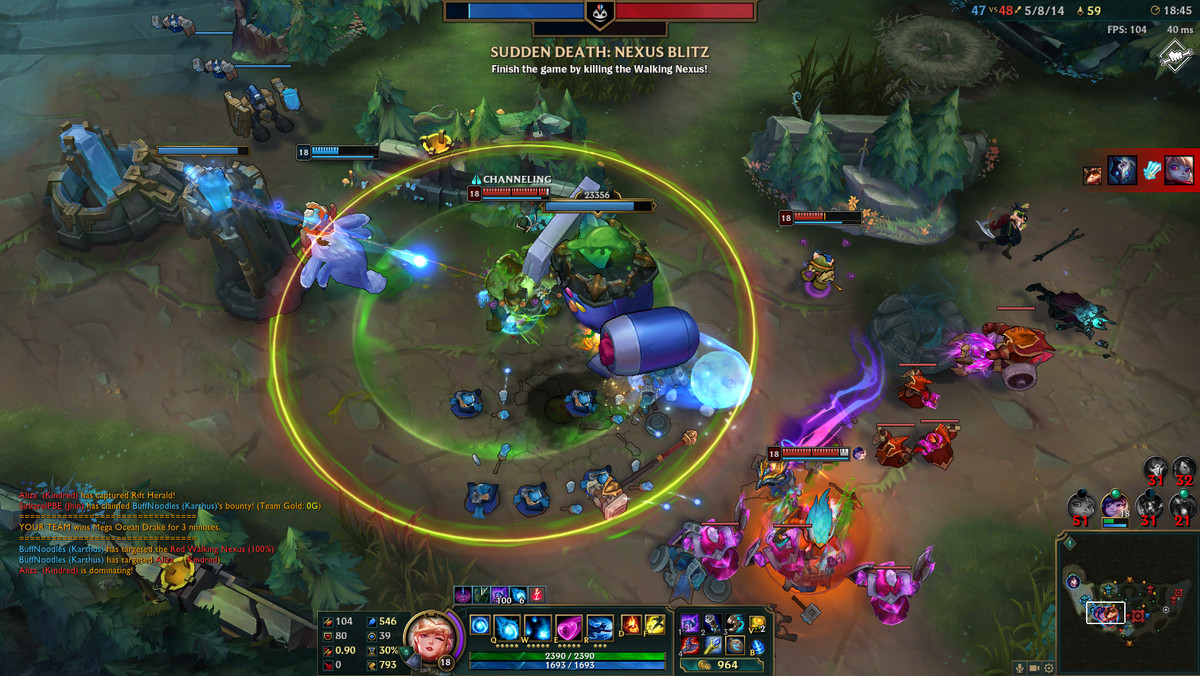Toggle the microphone button beside the minimap
This screenshot has width=1200, height=676.
point(1018,667)
